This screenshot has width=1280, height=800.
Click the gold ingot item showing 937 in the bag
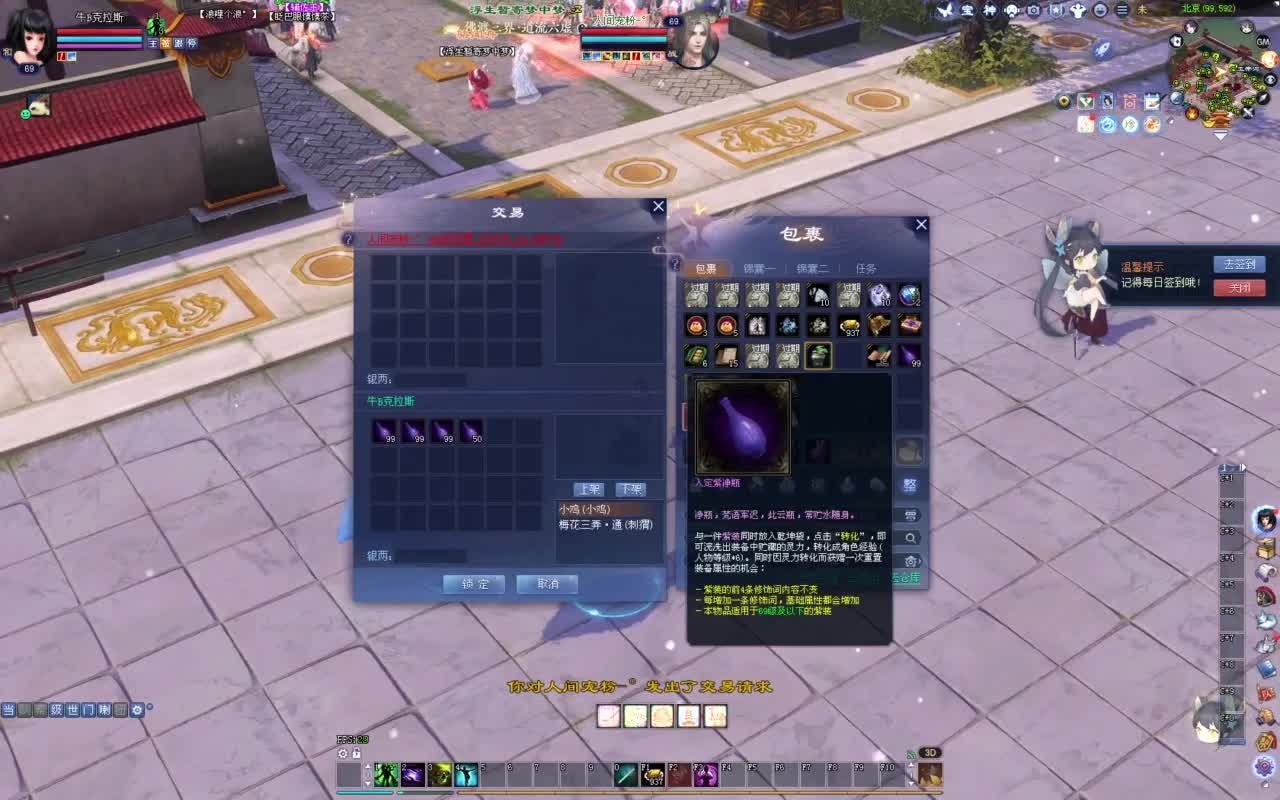point(850,325)
